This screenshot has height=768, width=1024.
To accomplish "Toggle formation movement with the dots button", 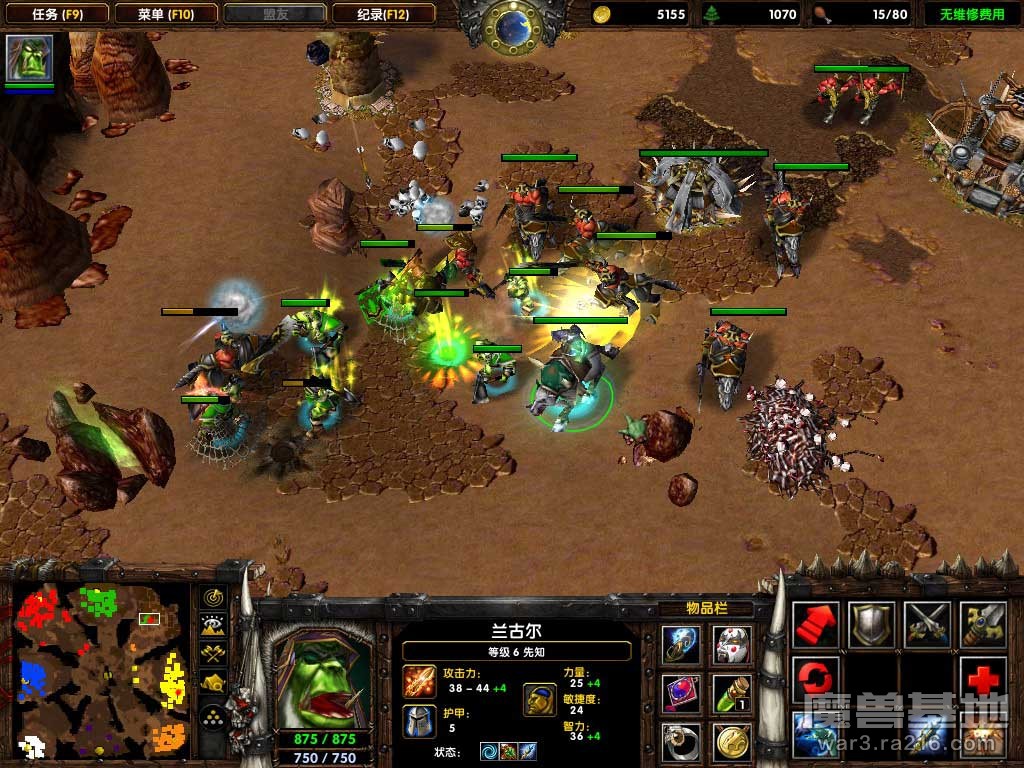I will coord(213,715).
